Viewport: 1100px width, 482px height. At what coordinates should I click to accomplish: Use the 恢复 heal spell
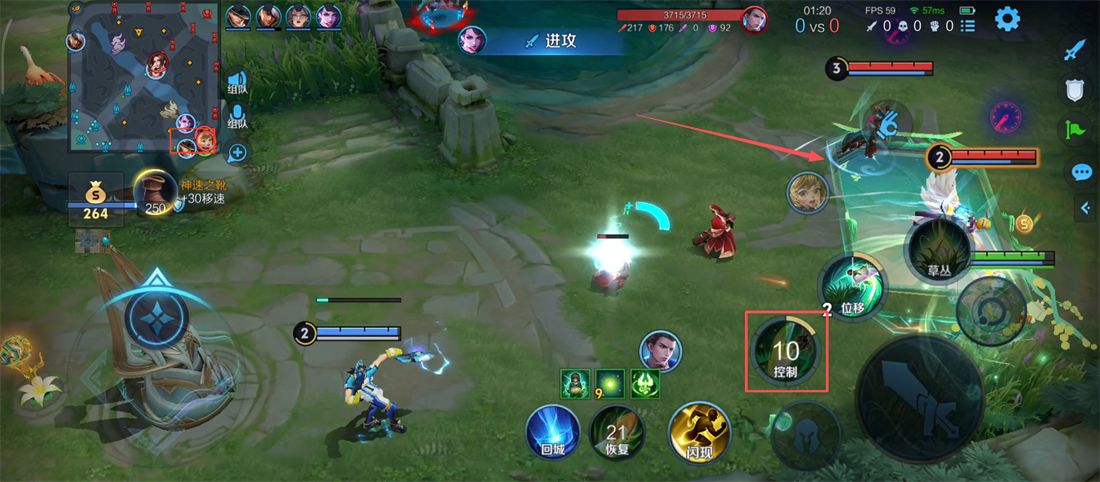pos(616,434)
